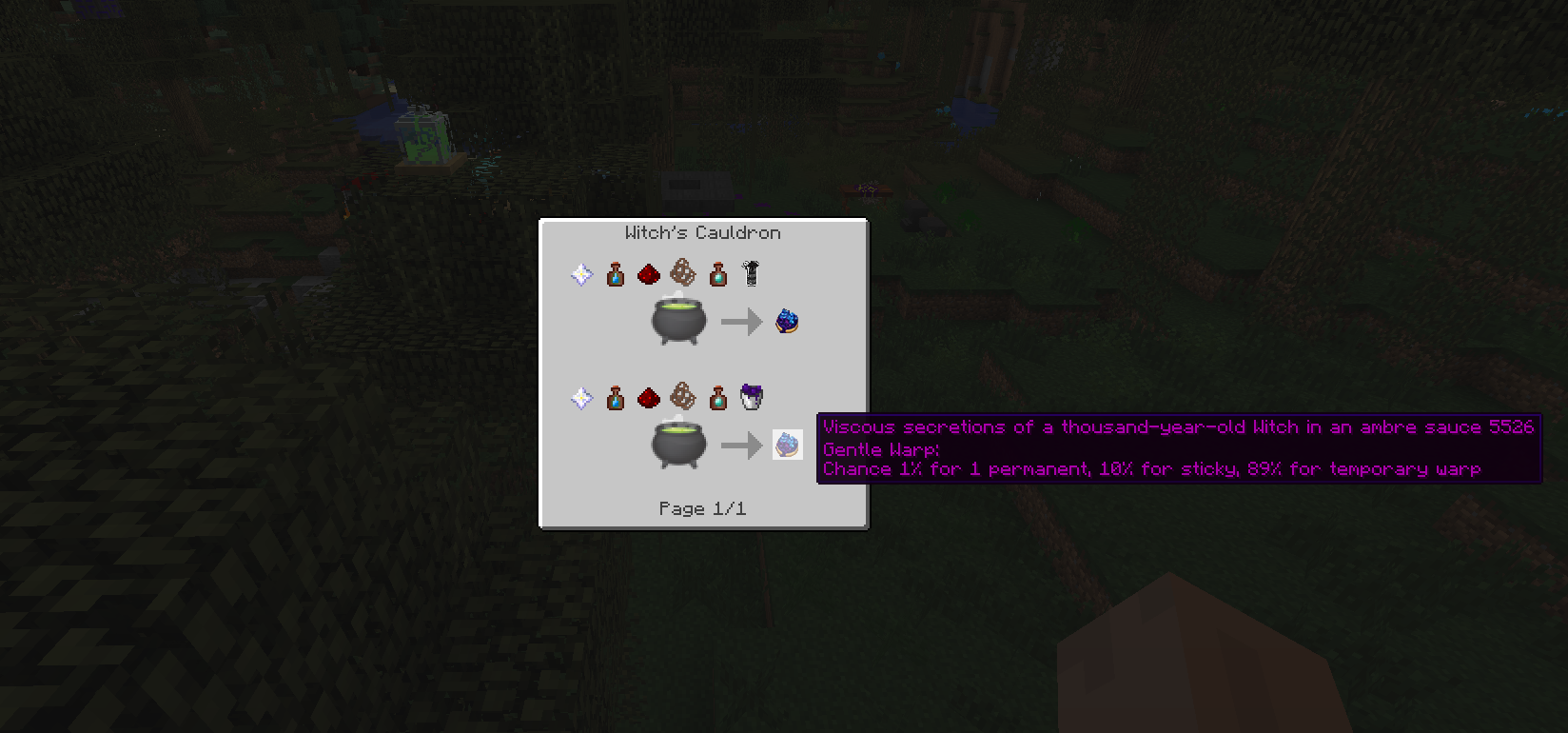Select the green potion bottle in second recipe
The image size is (1568, 733).
coord(717,398)
